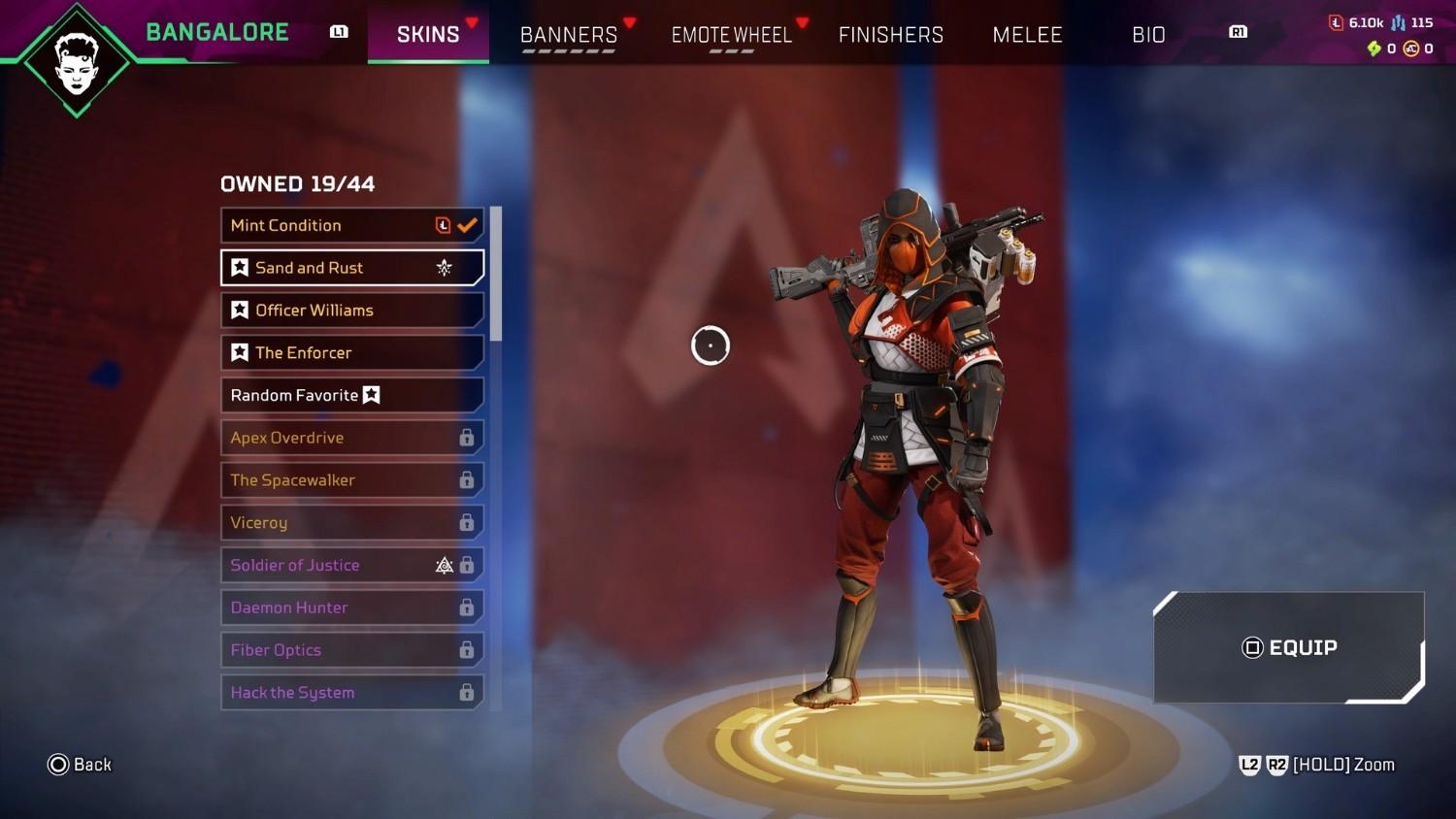Click the Legend Tokens currency icon
The image size is (1456, 819).
(1335, 22)
